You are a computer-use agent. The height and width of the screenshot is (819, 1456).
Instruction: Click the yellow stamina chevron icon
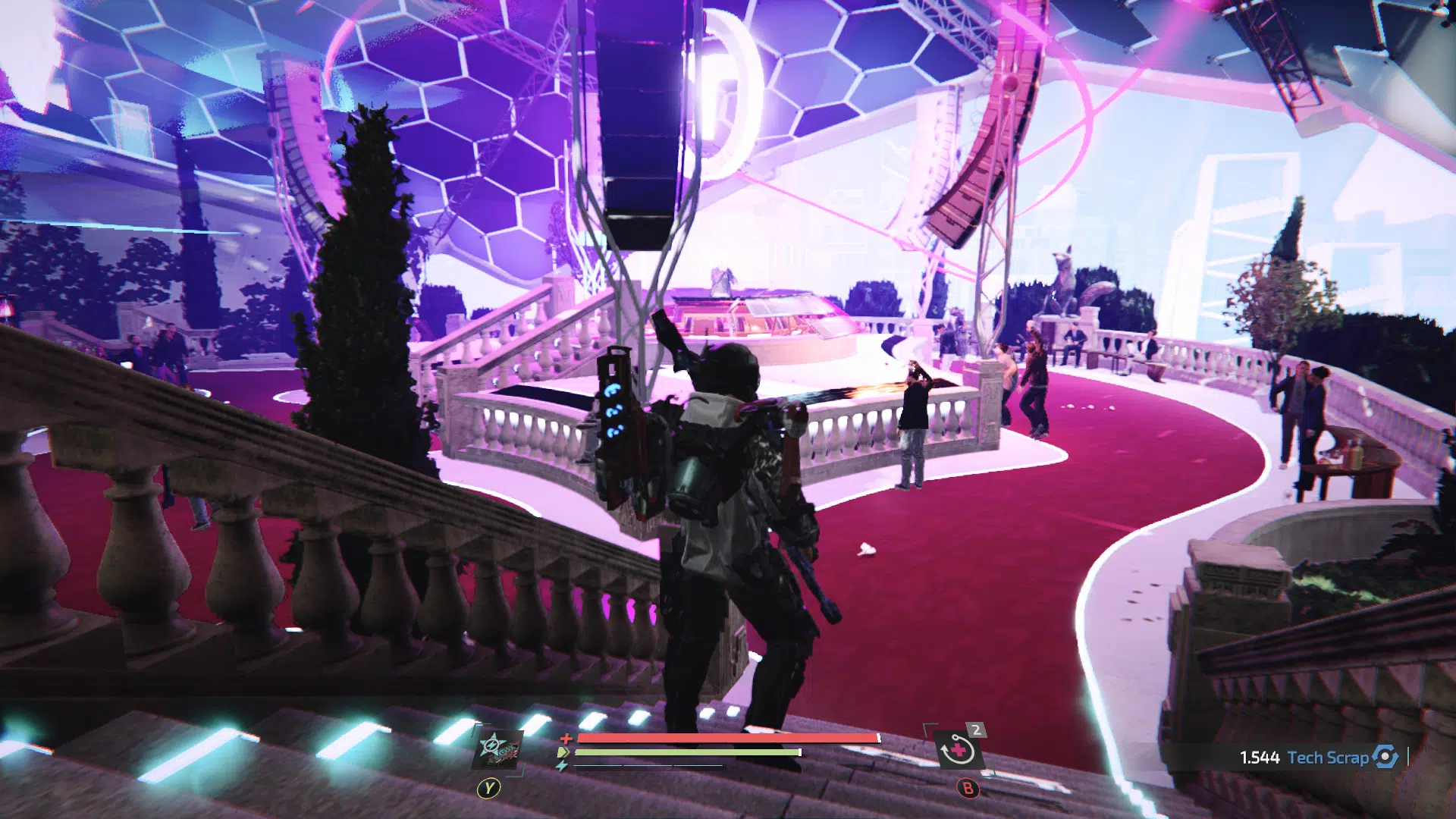[563, 752]
